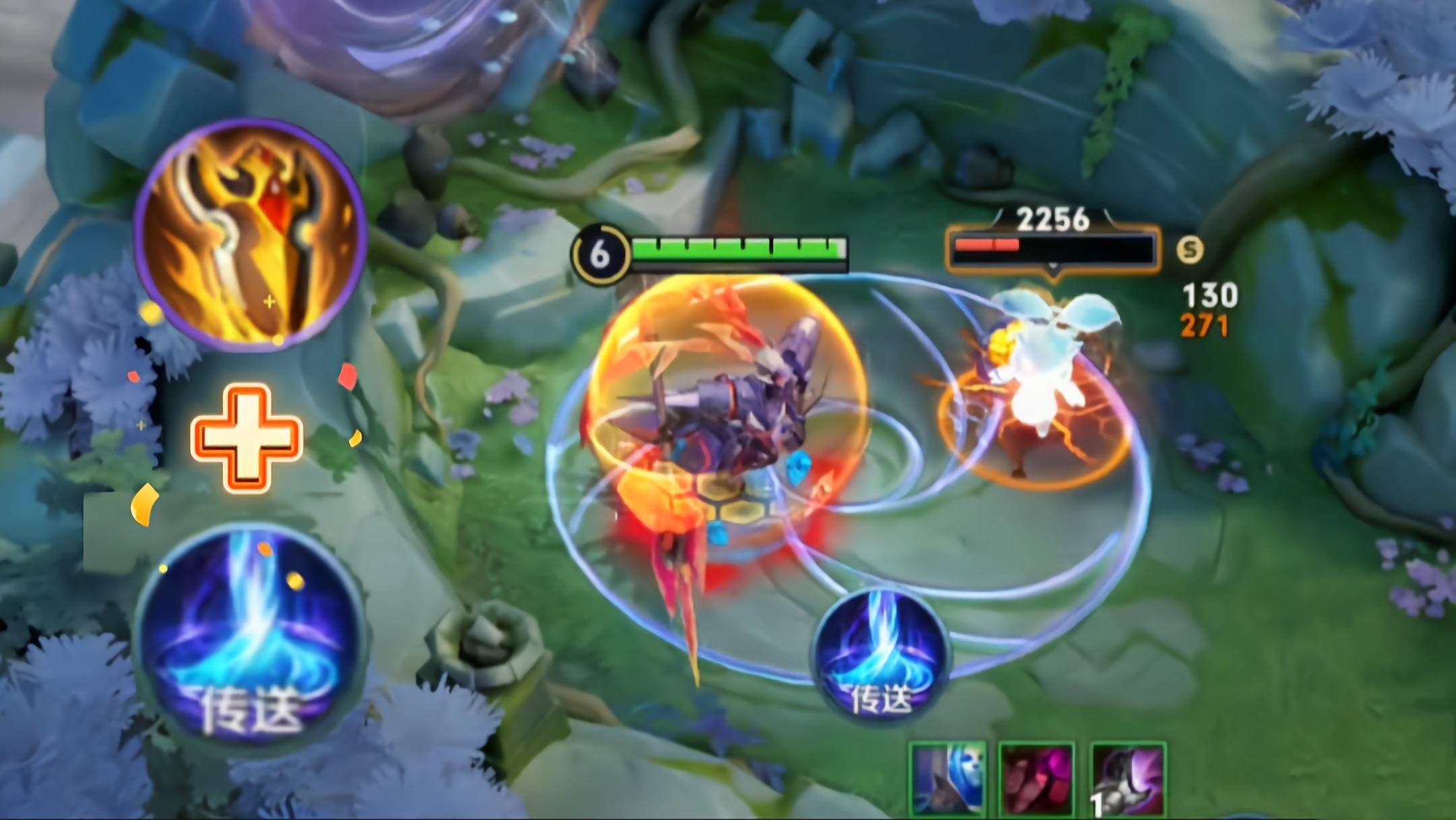Click the dark magenta glowing icon

1036,780
